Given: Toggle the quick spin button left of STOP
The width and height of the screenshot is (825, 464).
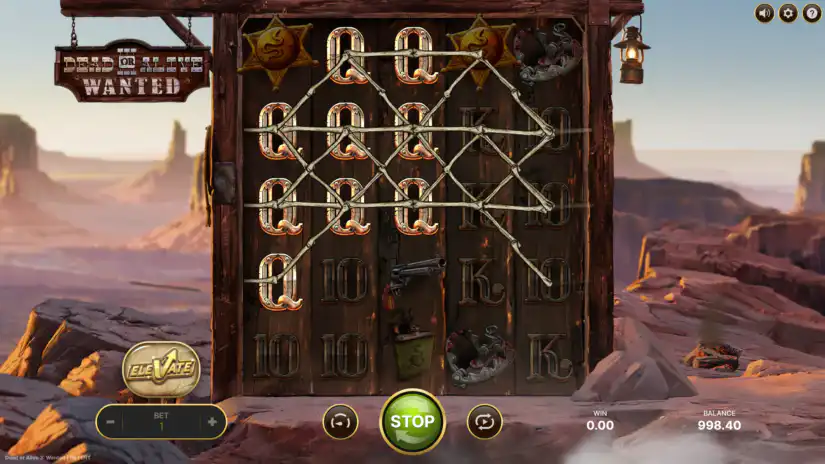Looking at the screenshot, I should 340,422.
